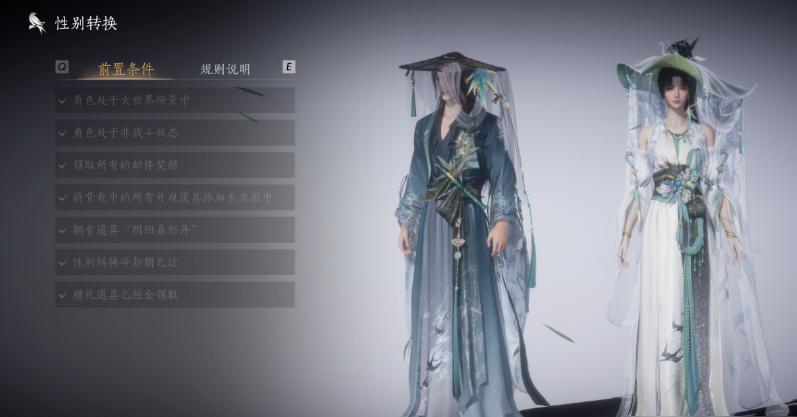
Task: Select the 拥有道具“阴阳易形丹” row
Action: click(175, 230)
